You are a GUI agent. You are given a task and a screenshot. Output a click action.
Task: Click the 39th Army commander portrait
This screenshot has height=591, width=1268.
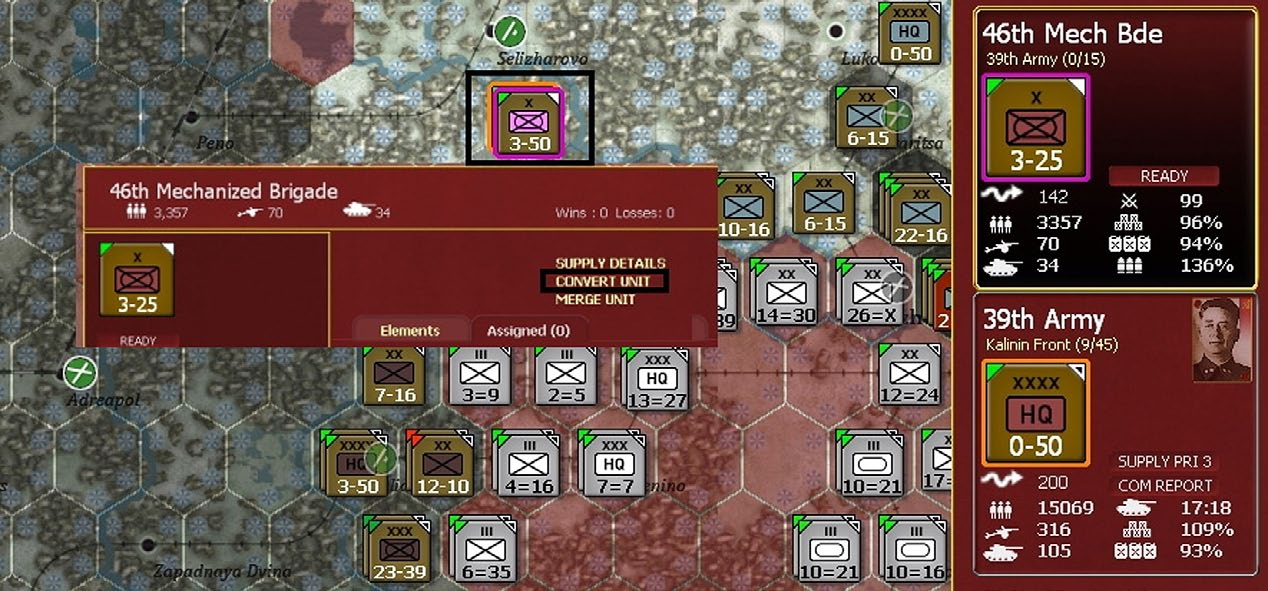tap(1222, 339)
